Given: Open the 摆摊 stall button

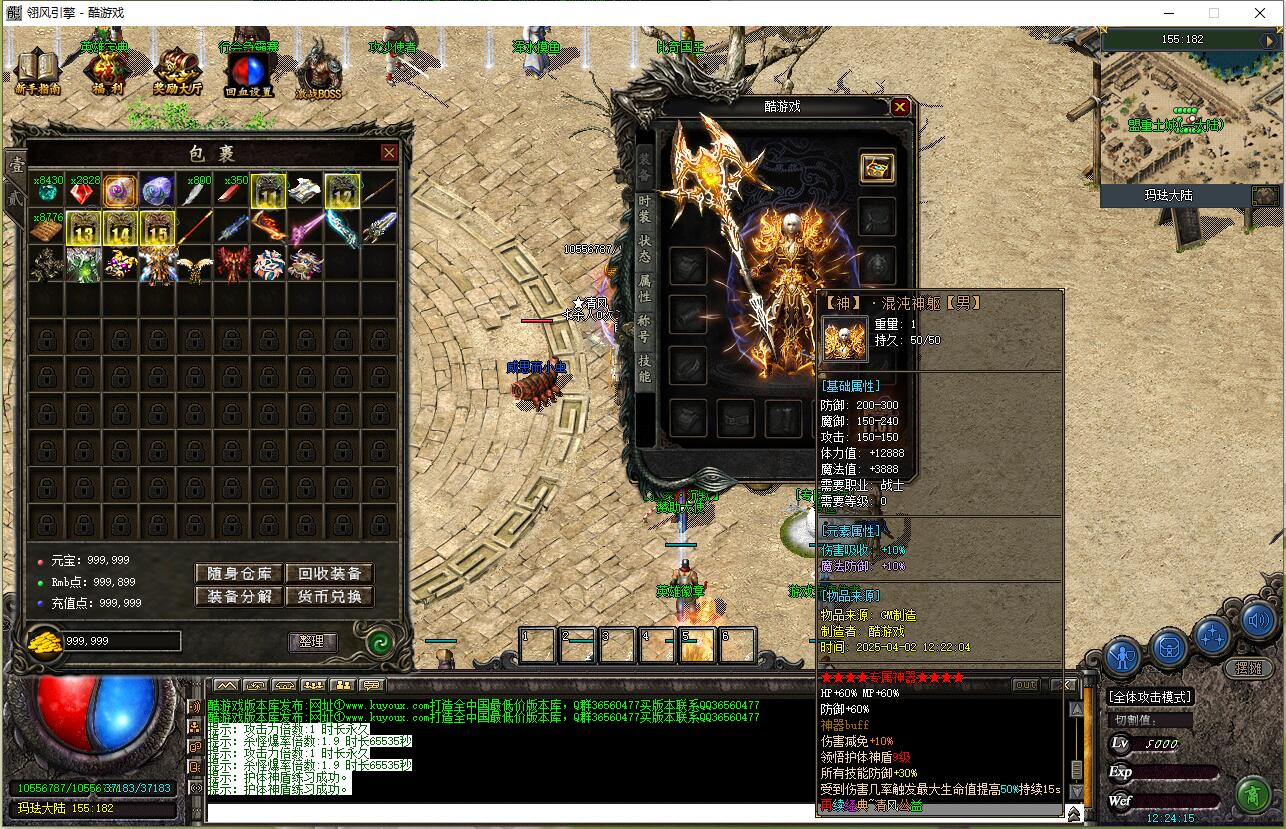Looking at the screenshot, I should tap(1249, 668).
